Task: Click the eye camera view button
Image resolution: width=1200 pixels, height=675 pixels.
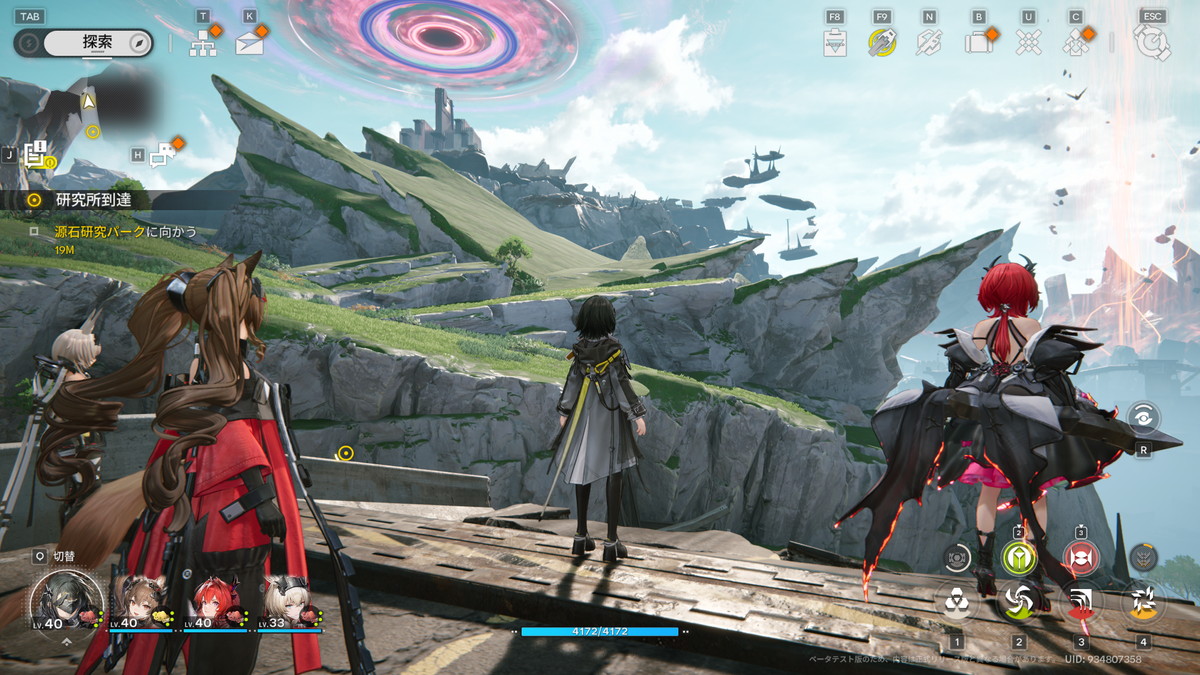Action: [x=1143, y=418]
